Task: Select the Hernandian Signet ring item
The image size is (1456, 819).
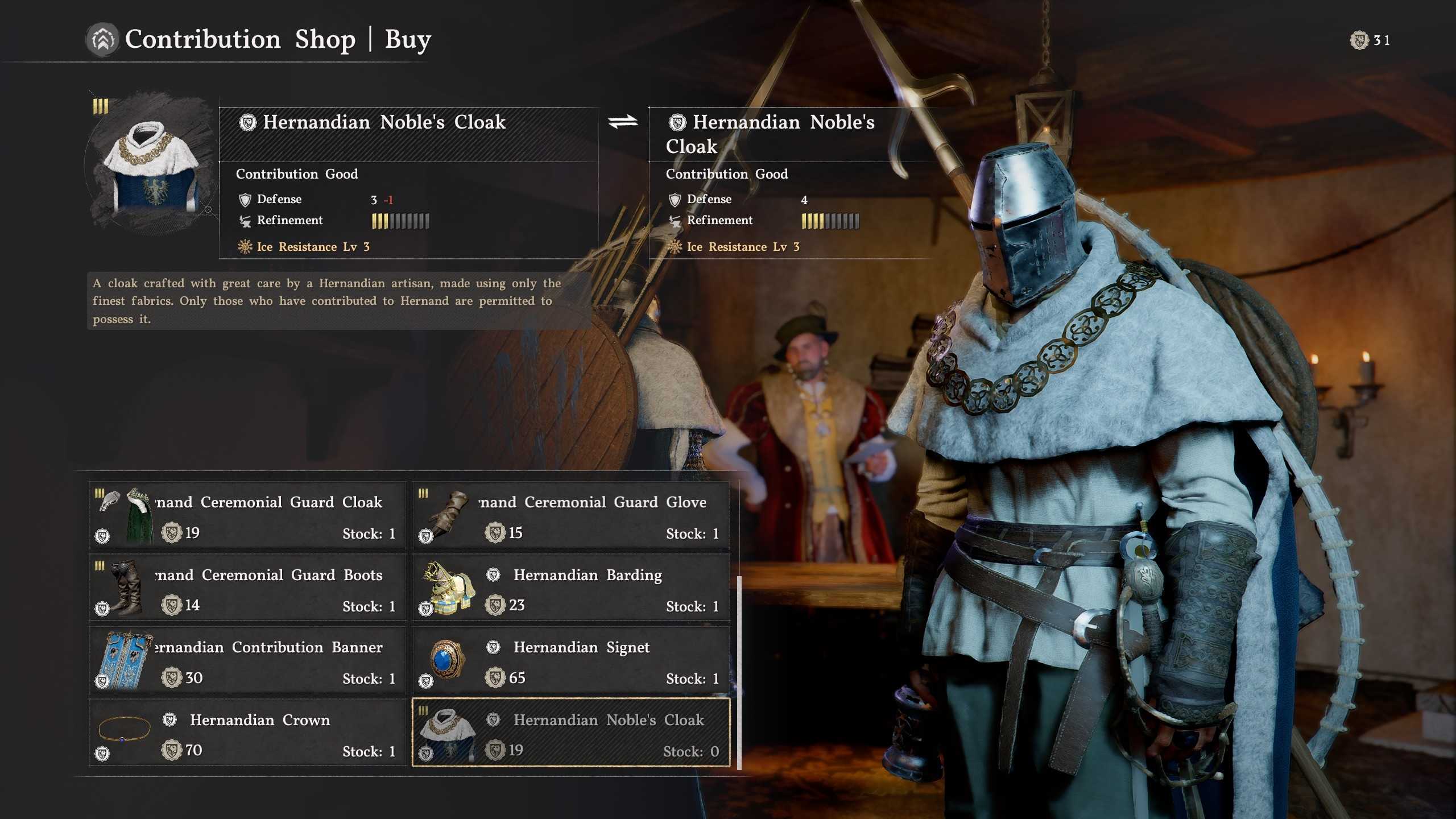Action: coord(571,660)
